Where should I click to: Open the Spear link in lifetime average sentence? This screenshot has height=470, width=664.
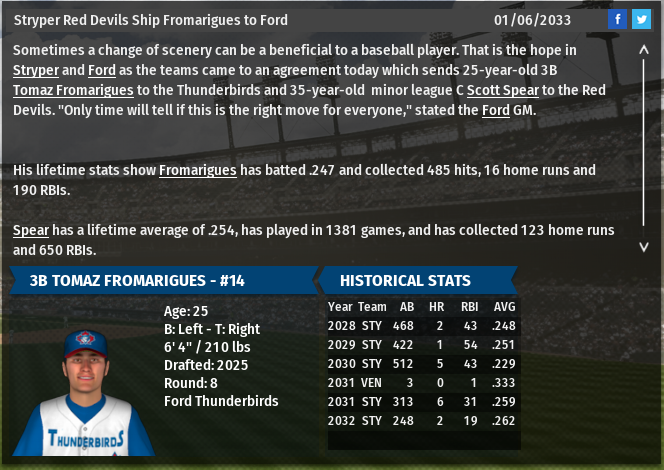tap(31, 230)
